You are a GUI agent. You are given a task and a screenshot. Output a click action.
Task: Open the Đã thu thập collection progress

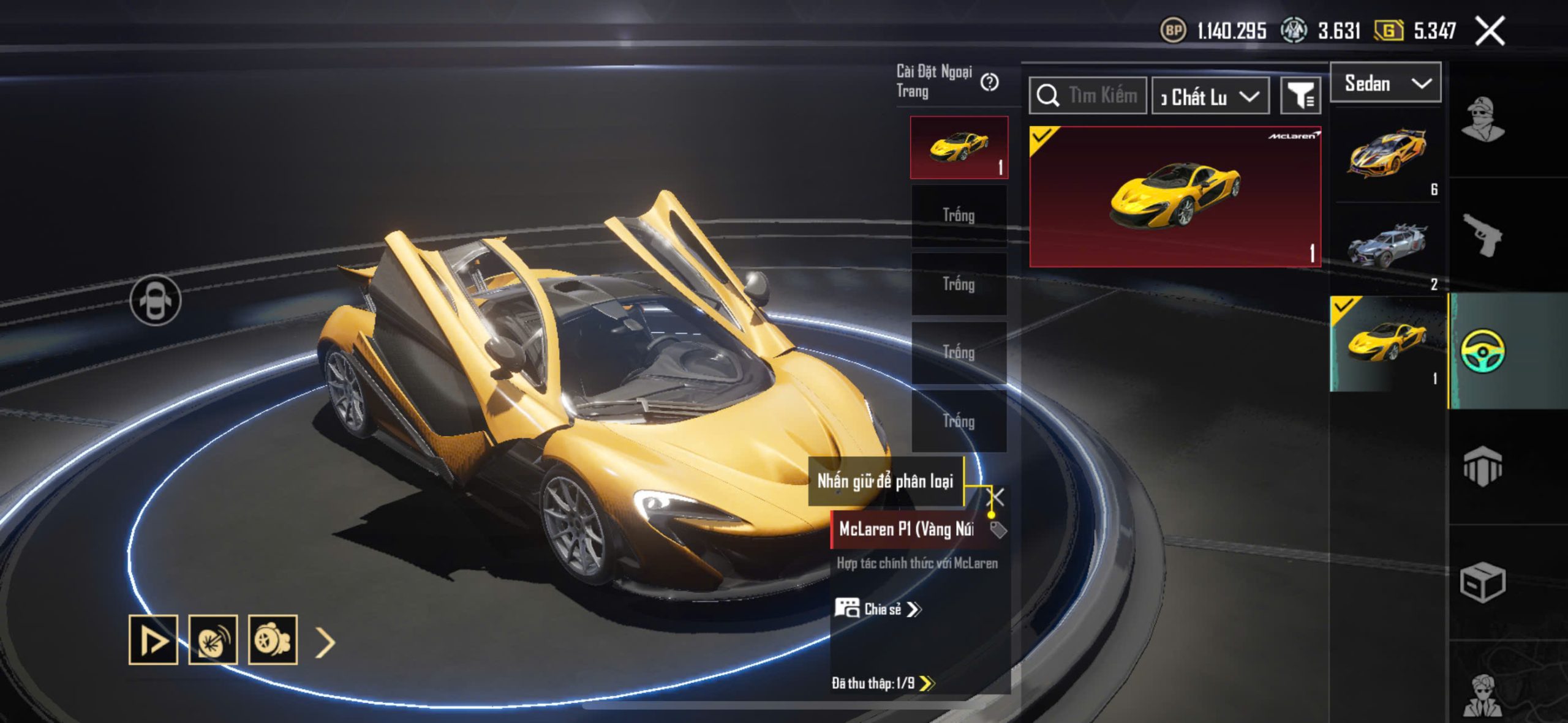click(883, 683)
